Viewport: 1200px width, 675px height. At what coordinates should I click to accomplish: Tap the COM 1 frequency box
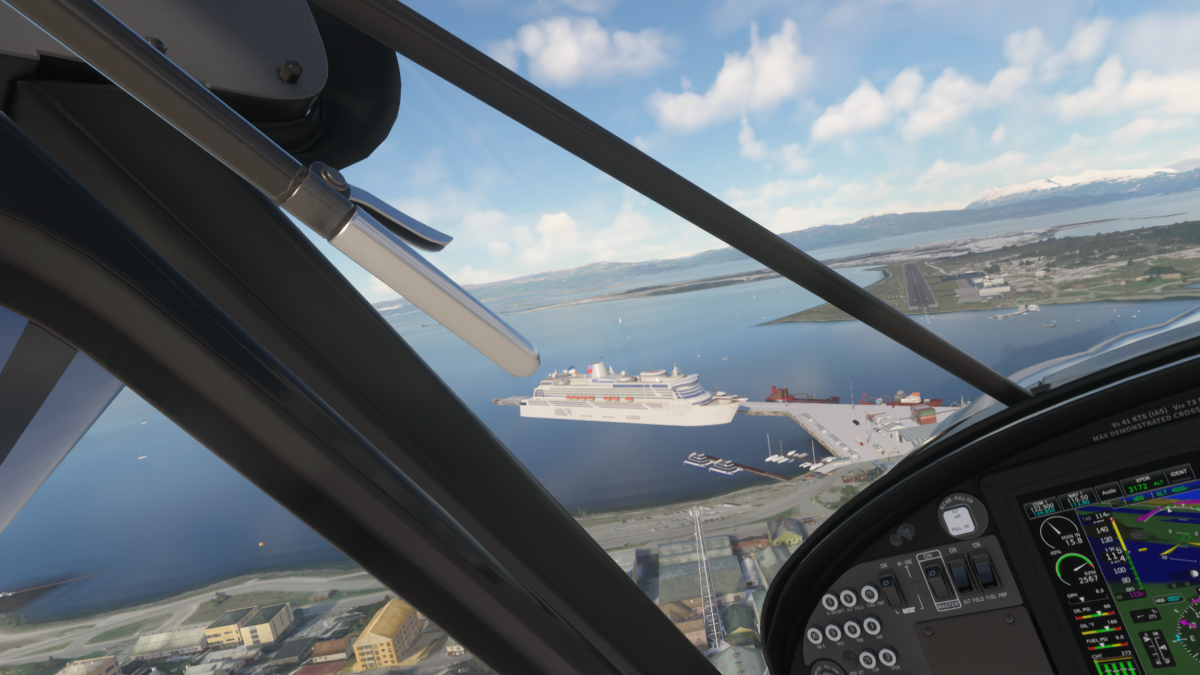click(x=1041, y=508)
